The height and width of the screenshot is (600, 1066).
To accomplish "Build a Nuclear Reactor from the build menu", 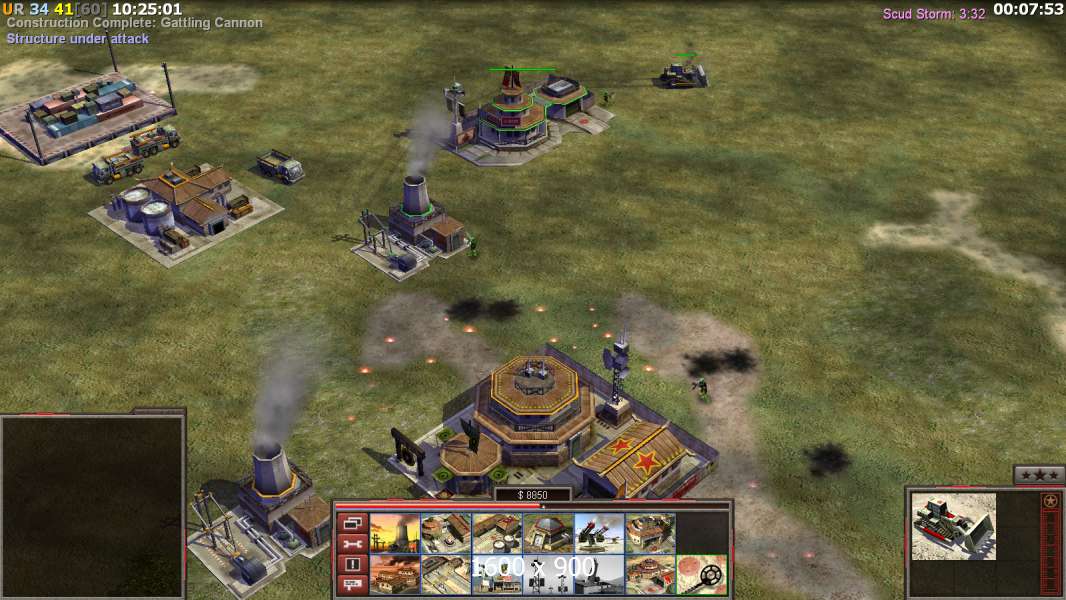I will (394, 533).
